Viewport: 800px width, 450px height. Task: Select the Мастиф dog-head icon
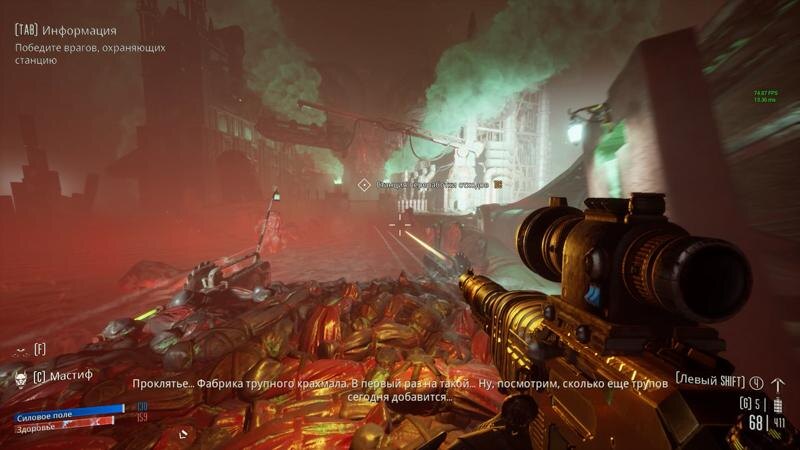(20, 377)
